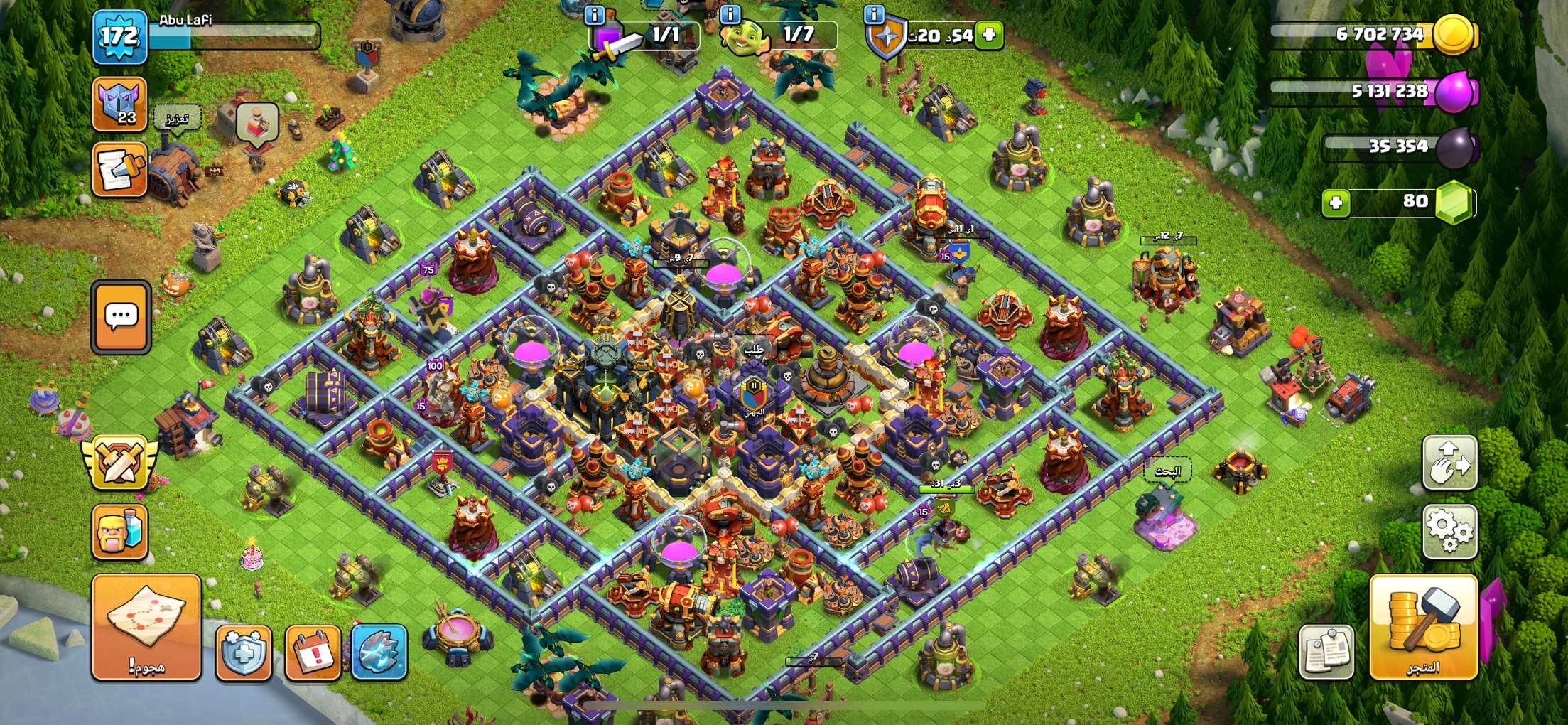Image resolution: width=1568 pixels, height=725 pixels.
Task: Show info for the shield timer
Action: coord(874,14)
